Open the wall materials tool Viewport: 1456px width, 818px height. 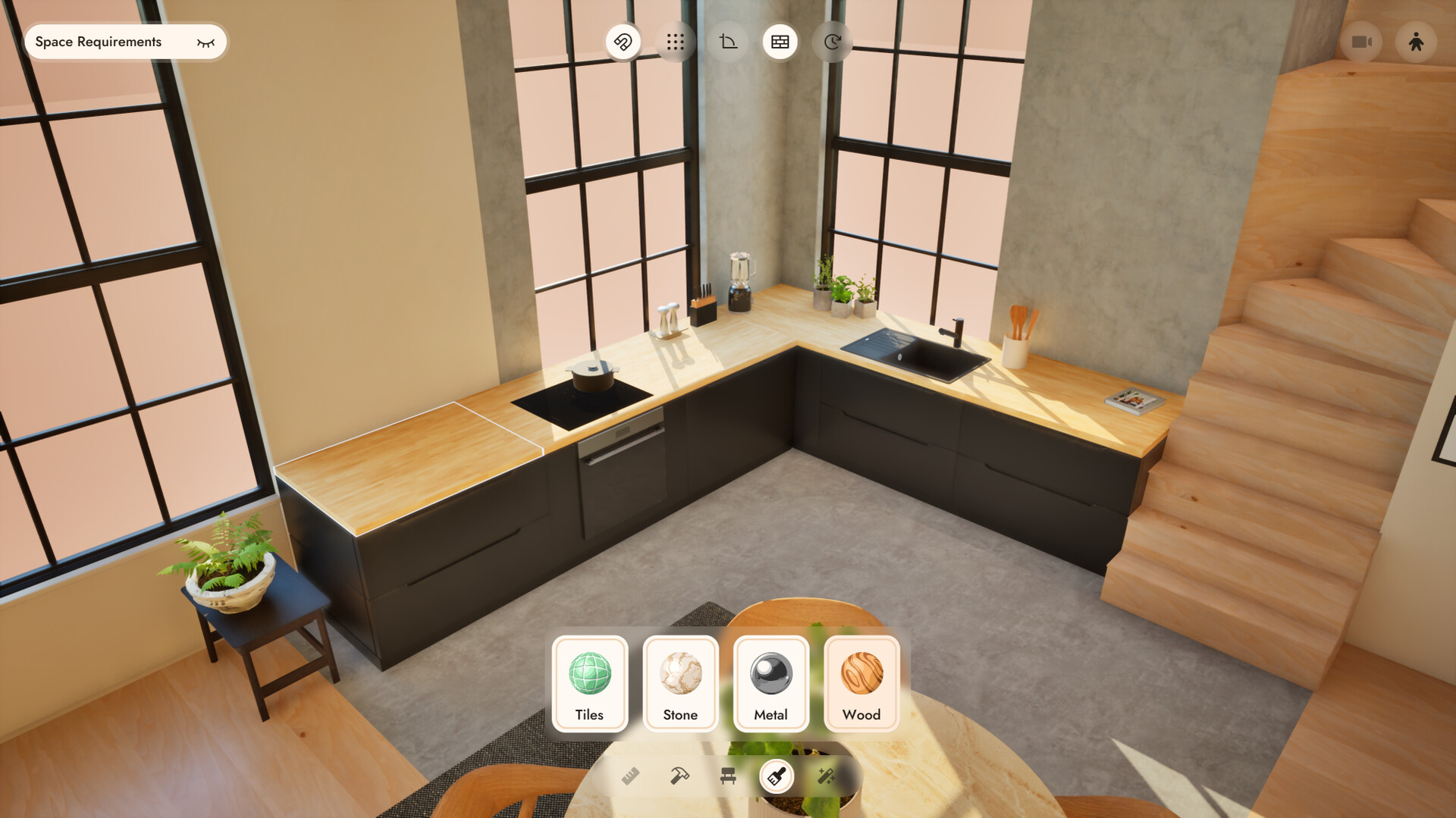click(779, 42)
